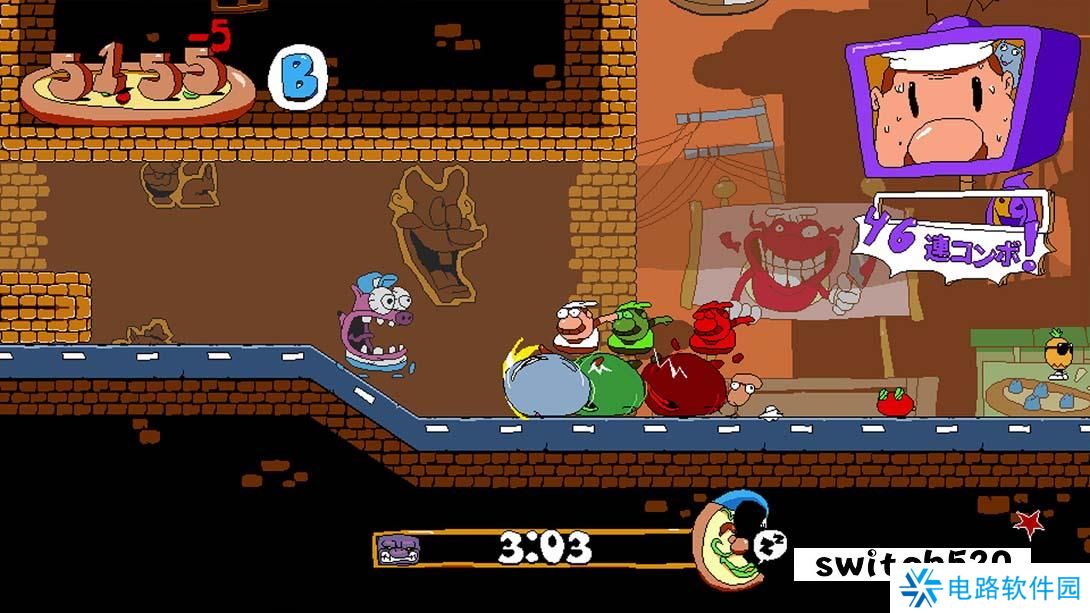
Task: Click the purple John face on the timer bar
Action: tap(398, 548)
